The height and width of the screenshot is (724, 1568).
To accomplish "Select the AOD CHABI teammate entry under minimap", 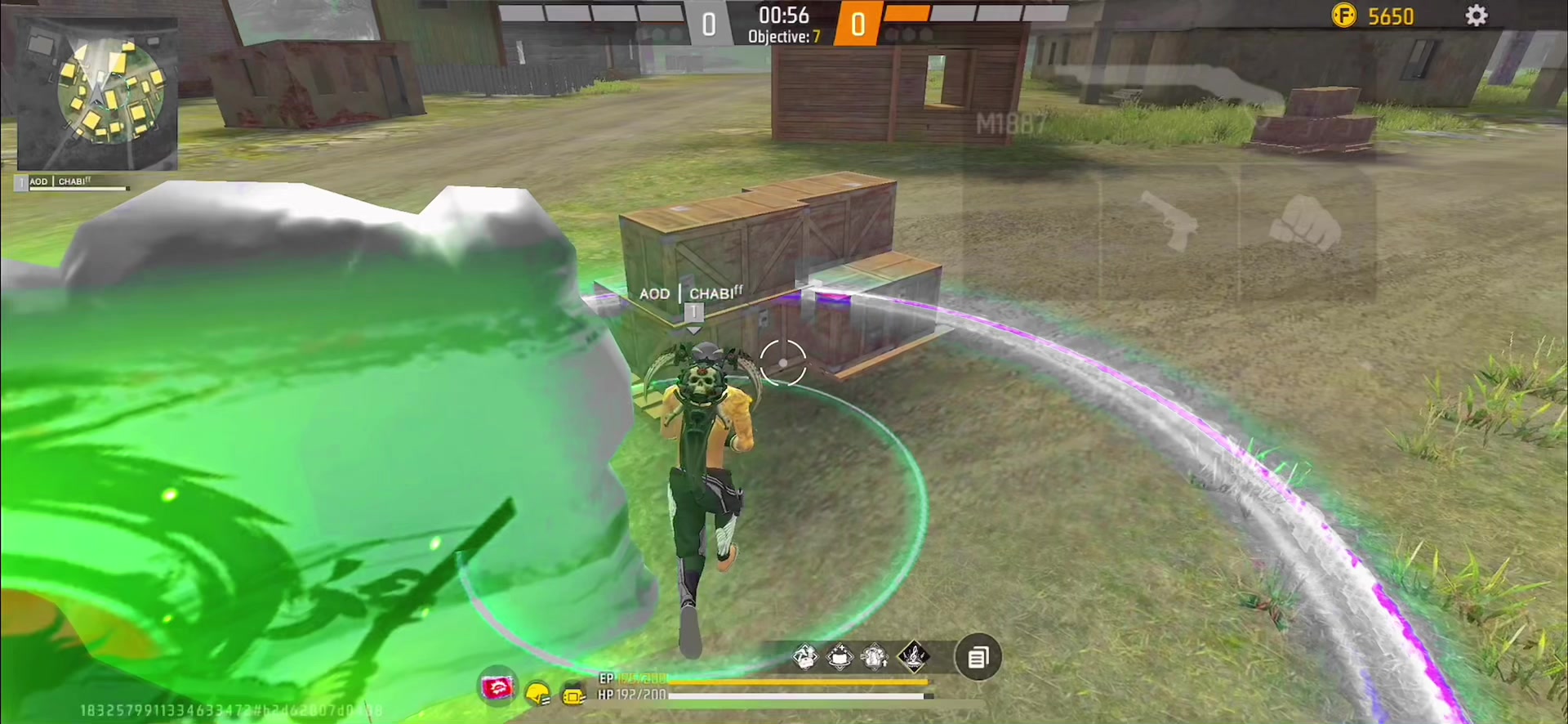I will click(73, 183).
